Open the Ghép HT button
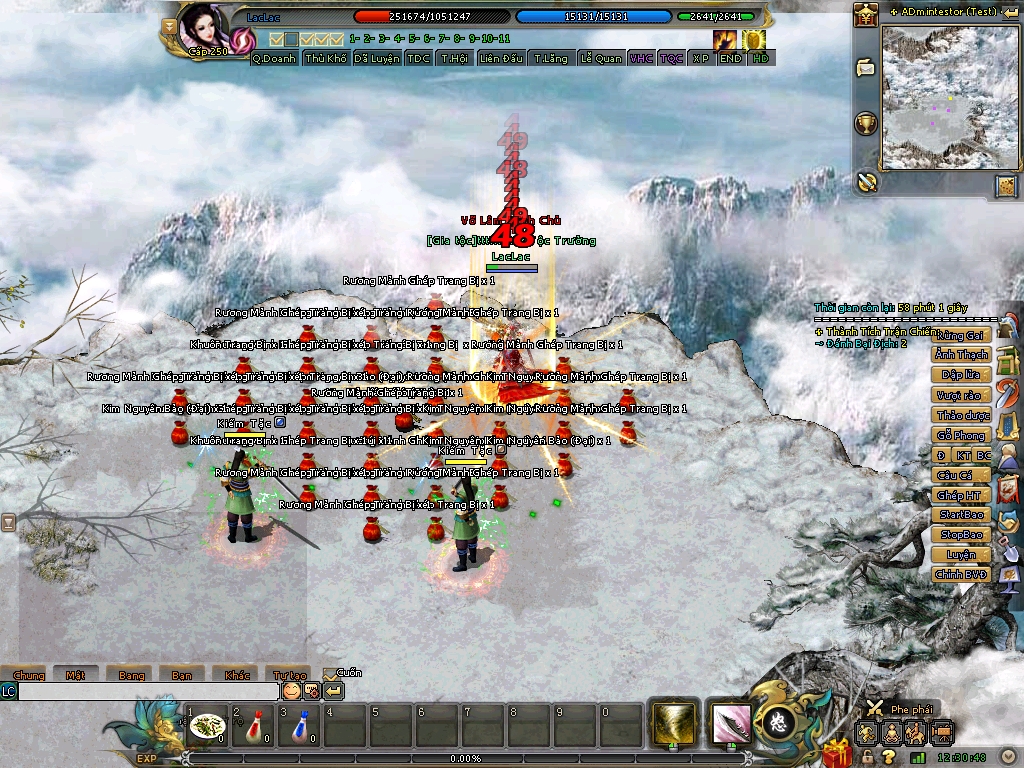The image size is (1024, 768). coord(961,495)
